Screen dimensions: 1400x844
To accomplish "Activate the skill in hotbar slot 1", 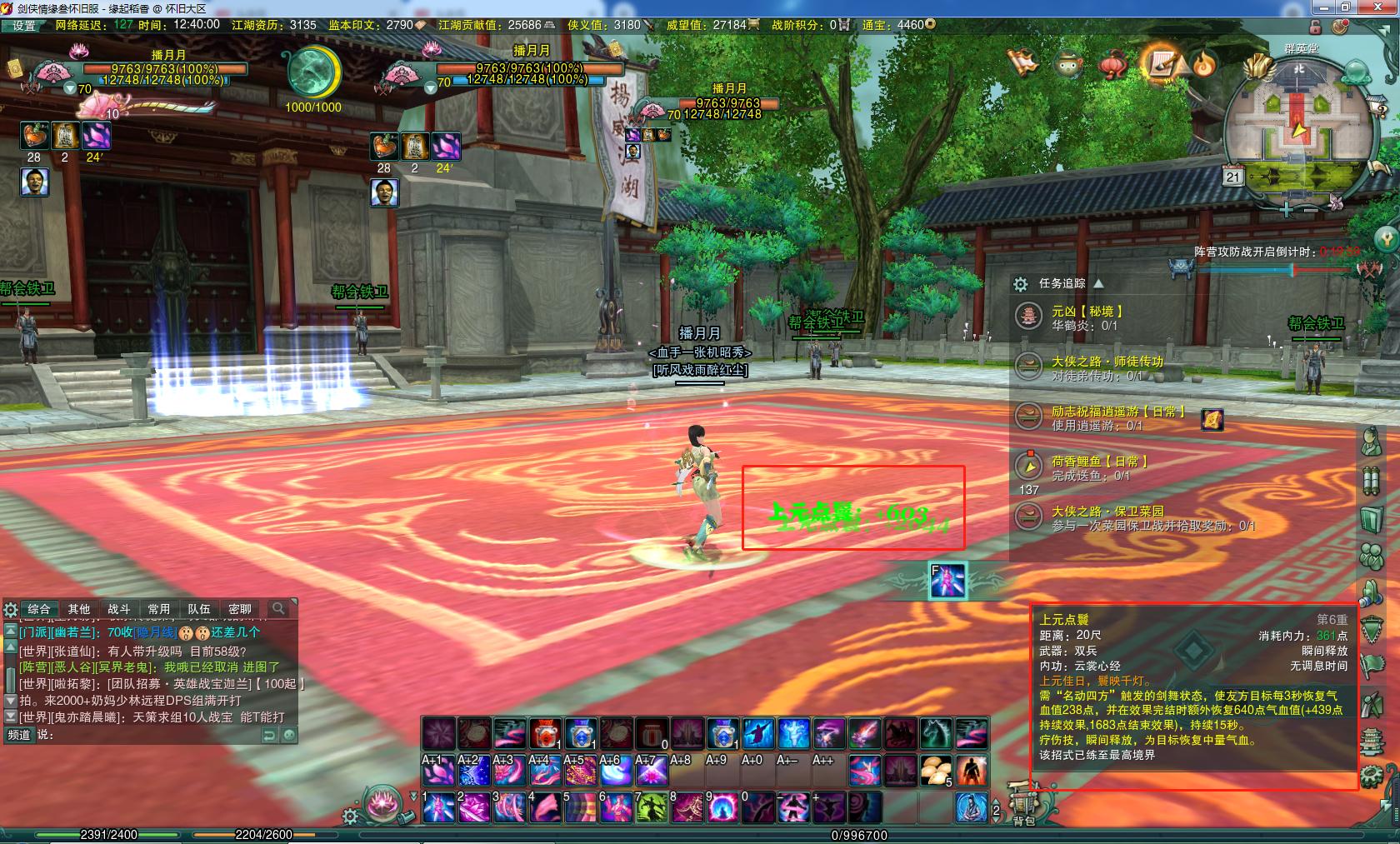I will pyautogui.click(x=438, y=807).
